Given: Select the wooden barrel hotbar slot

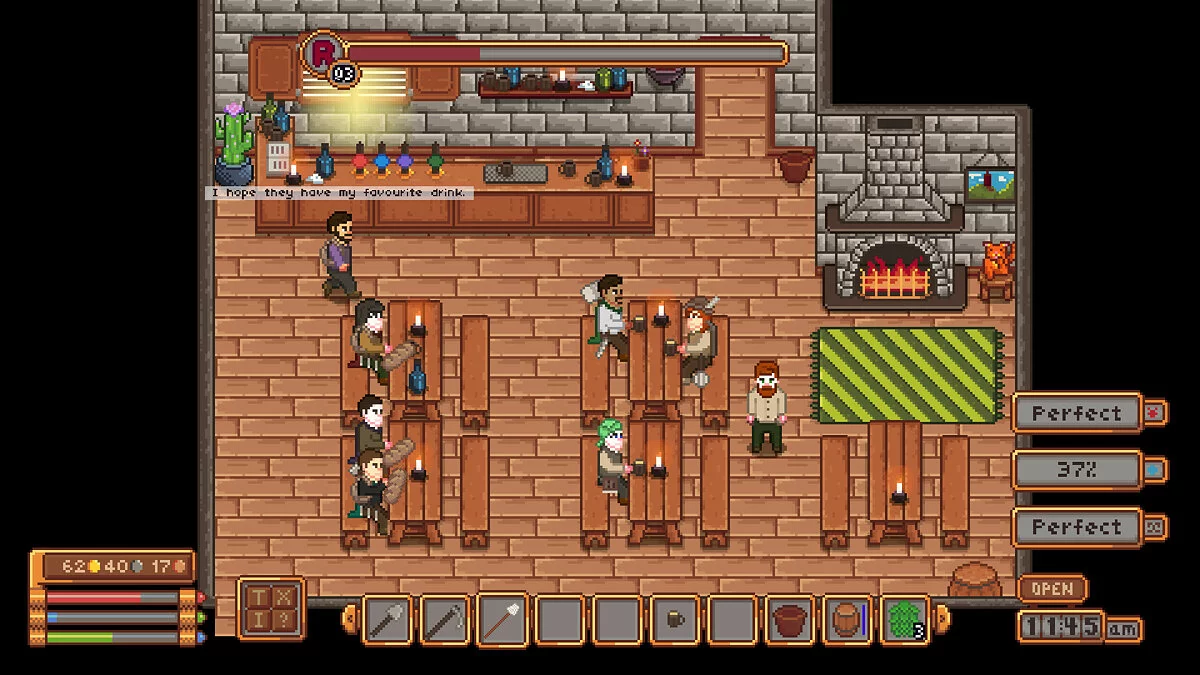Looking at the screenshot, I should point(849,619).
